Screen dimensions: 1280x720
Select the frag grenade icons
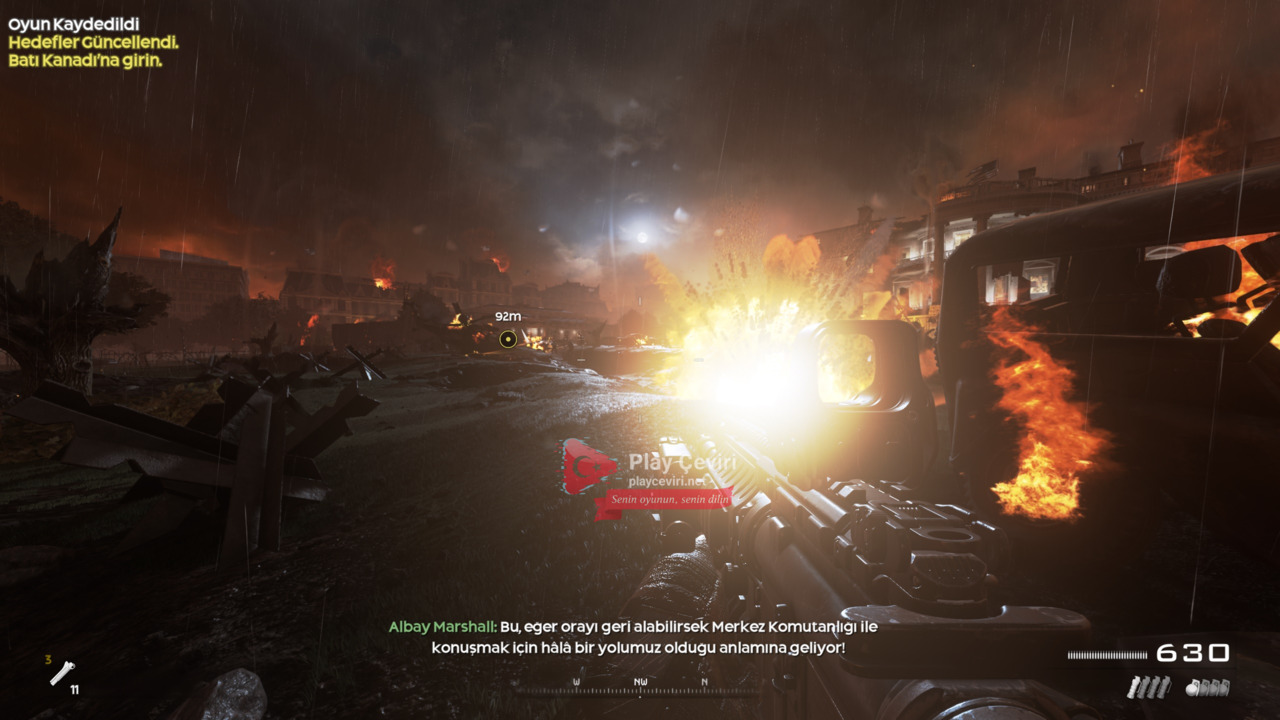(x=1207, y=687)
